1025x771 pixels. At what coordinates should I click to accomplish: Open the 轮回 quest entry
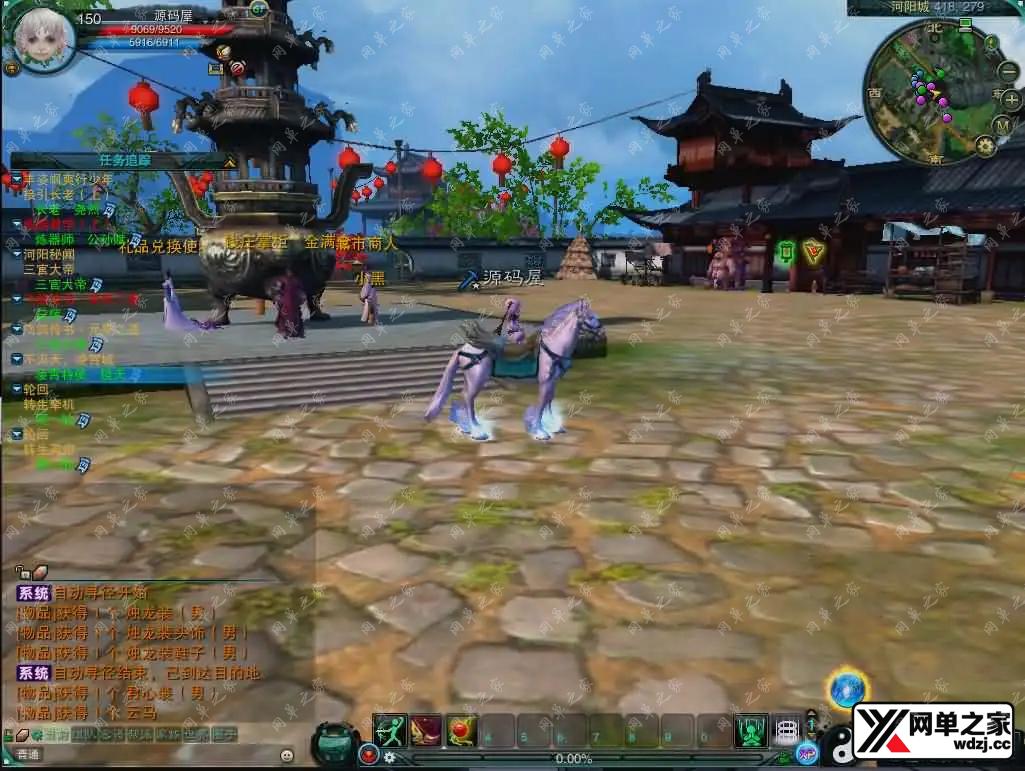tap(36, 389)
